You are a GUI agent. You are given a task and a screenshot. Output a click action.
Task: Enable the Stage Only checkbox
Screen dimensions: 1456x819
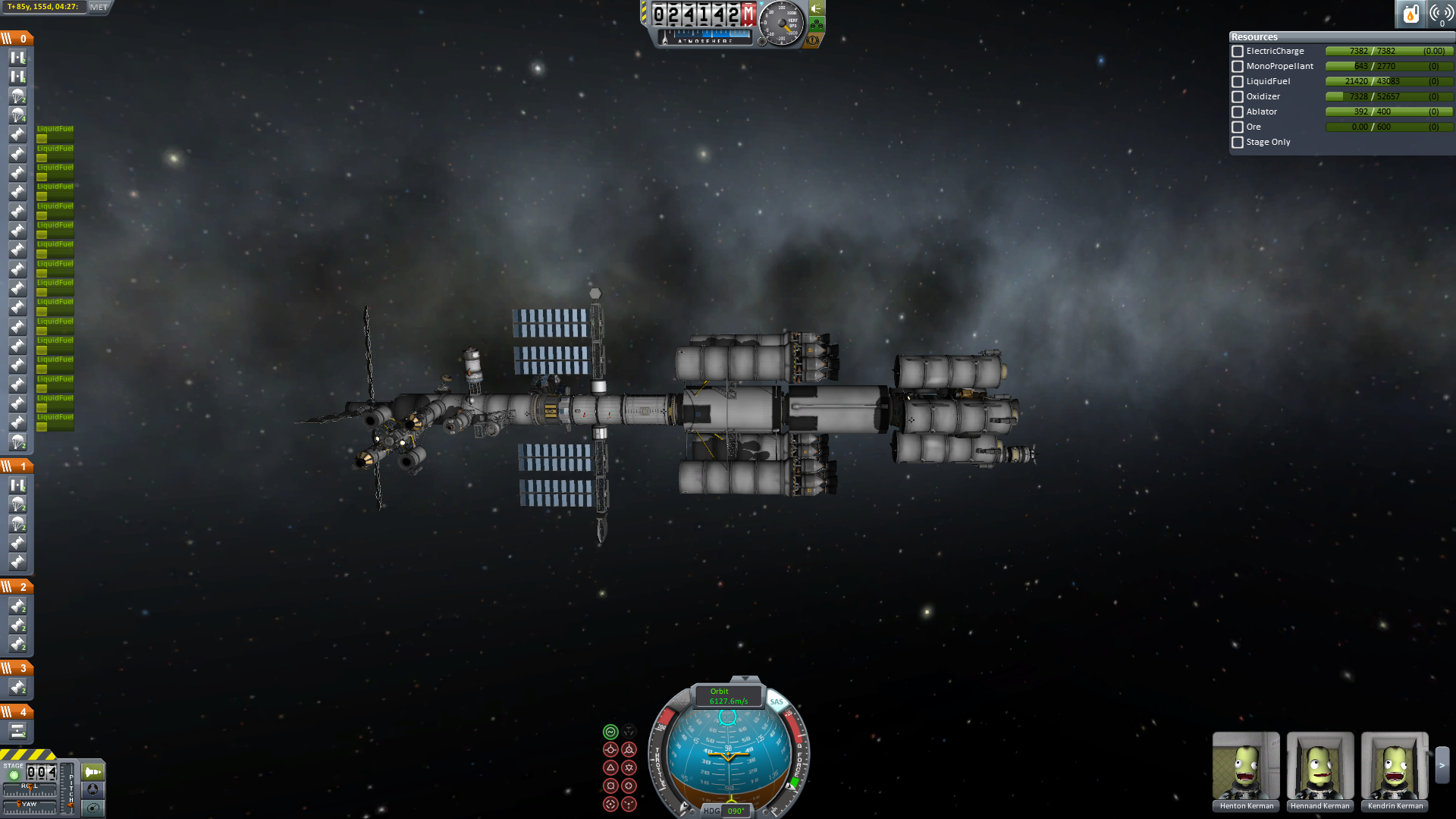pyautogui.click(x=1238, y=143)
